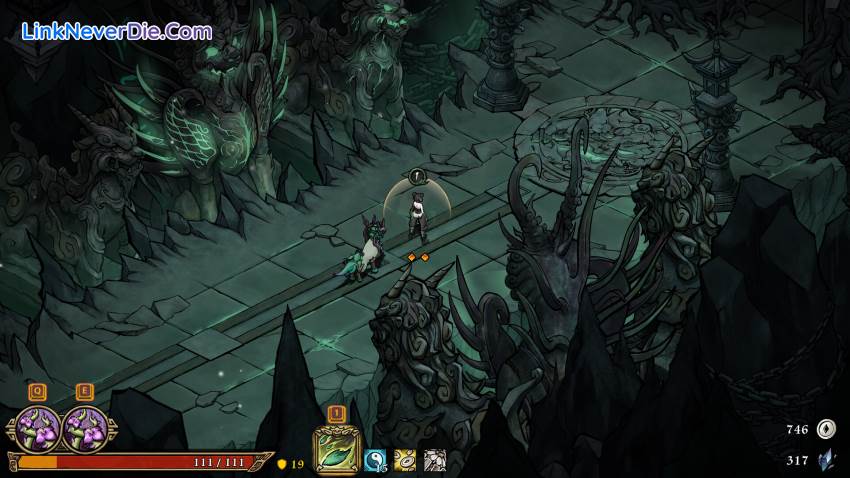Screen dimensions: 850x478
Task: Activate the purple mushroom ability bound to Q
Action: point(38,429)
